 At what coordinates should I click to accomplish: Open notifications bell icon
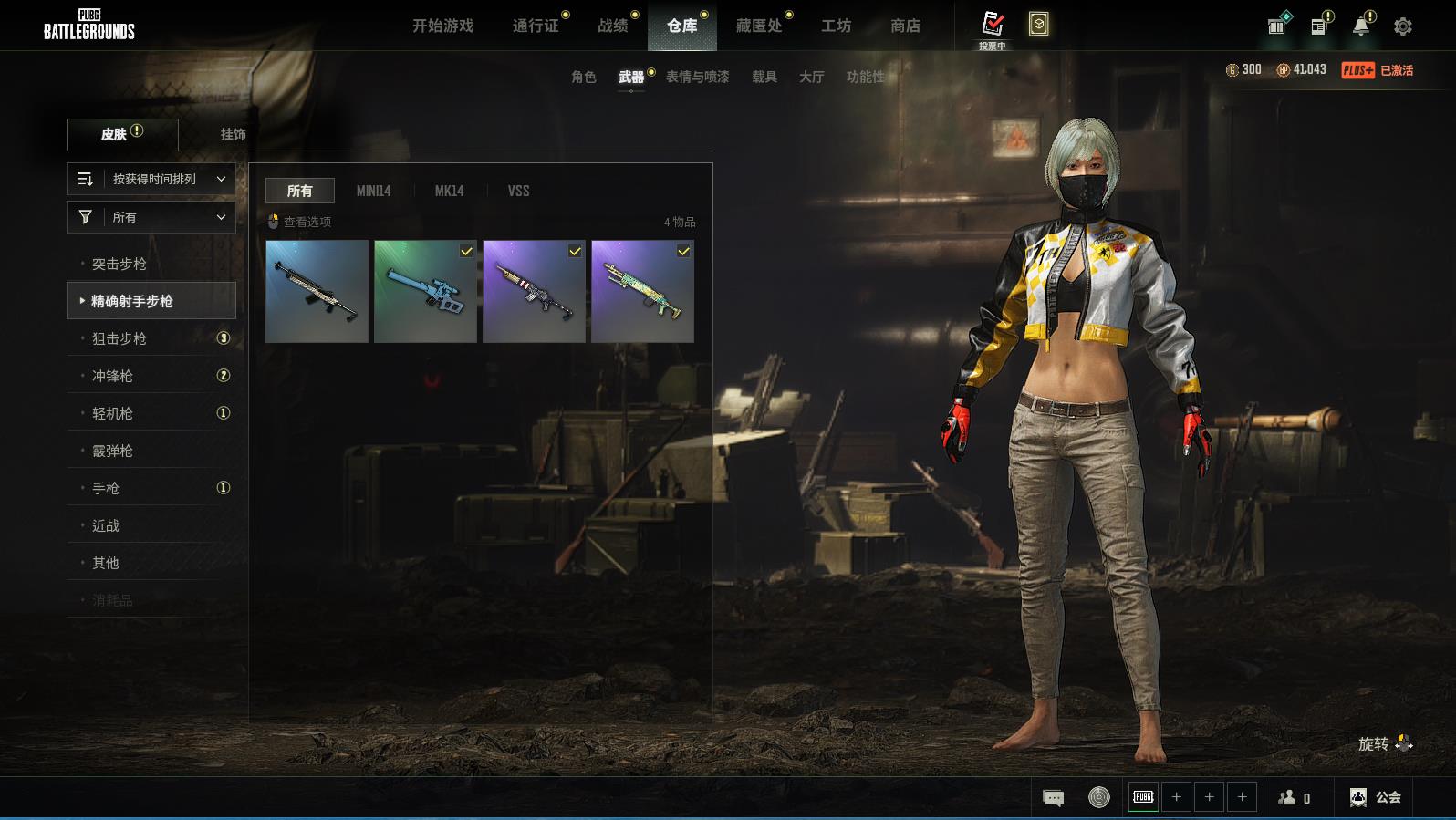(1360, 26)
